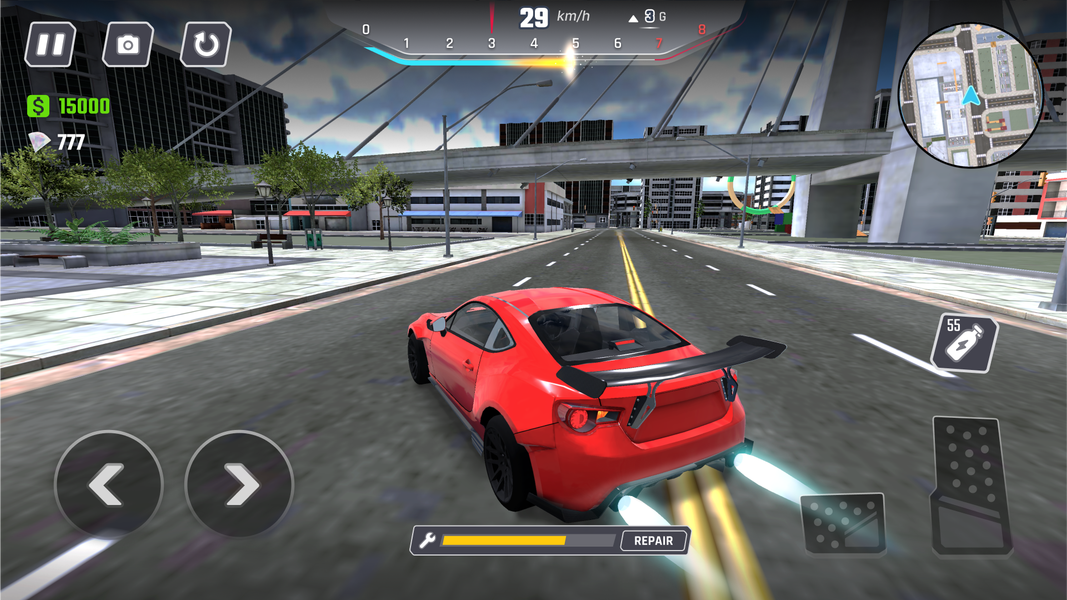The image size is (1067, 600).
Task: Activate the nitro boost canister
Action: point(964,343)
